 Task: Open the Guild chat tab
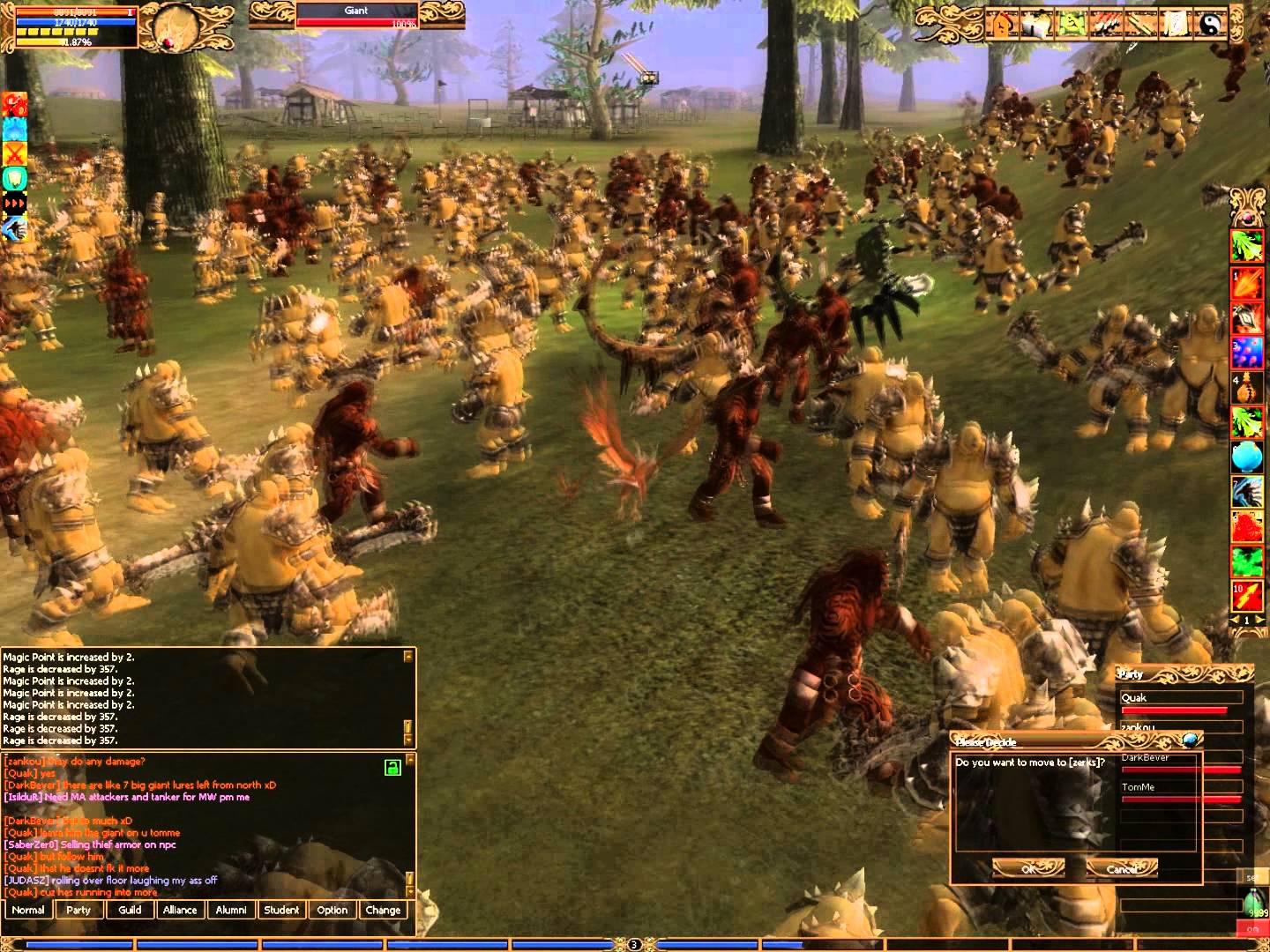coord(130,910)
